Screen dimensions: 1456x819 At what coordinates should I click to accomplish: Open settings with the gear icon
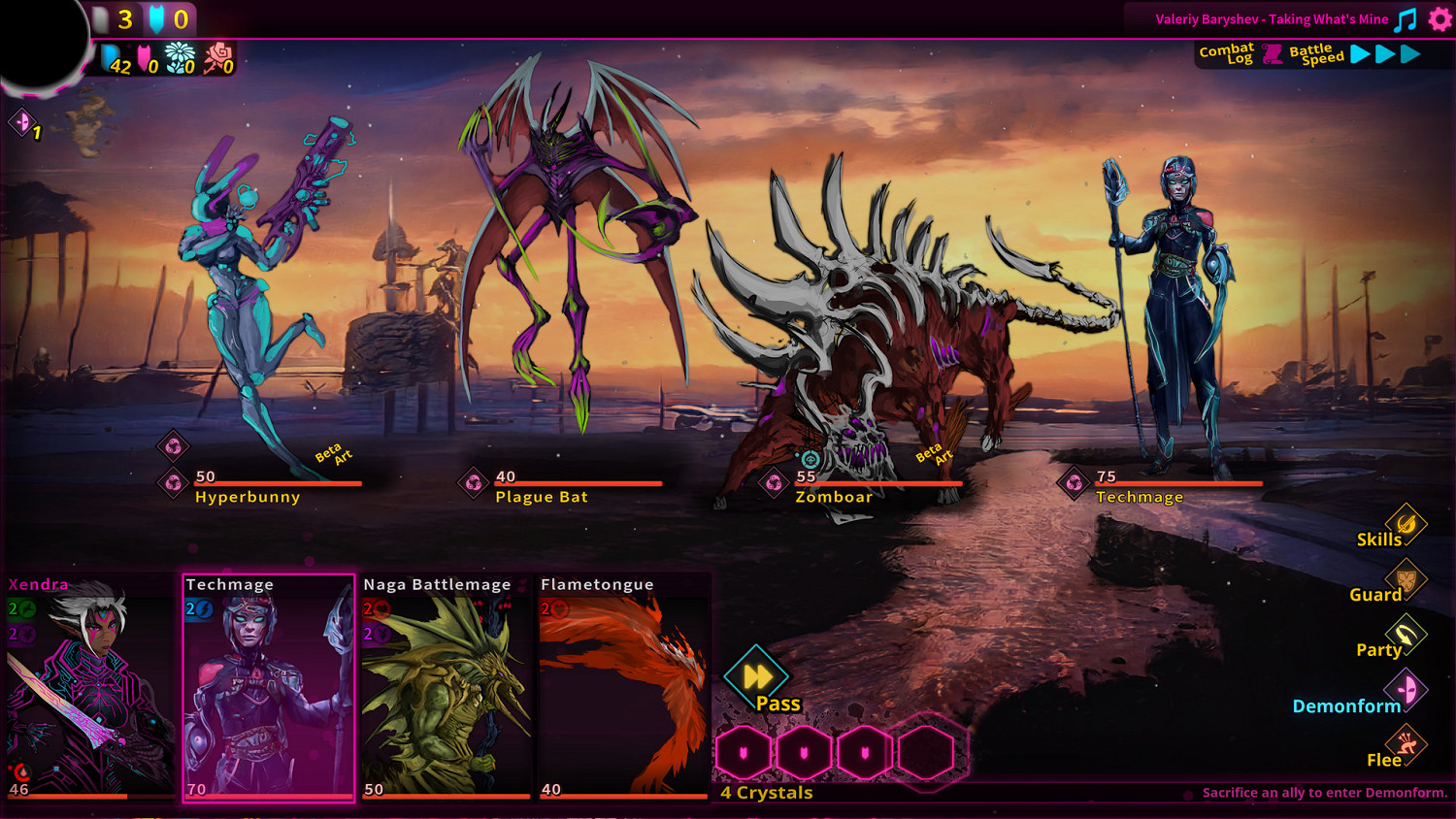click(x=1439, y=19)
